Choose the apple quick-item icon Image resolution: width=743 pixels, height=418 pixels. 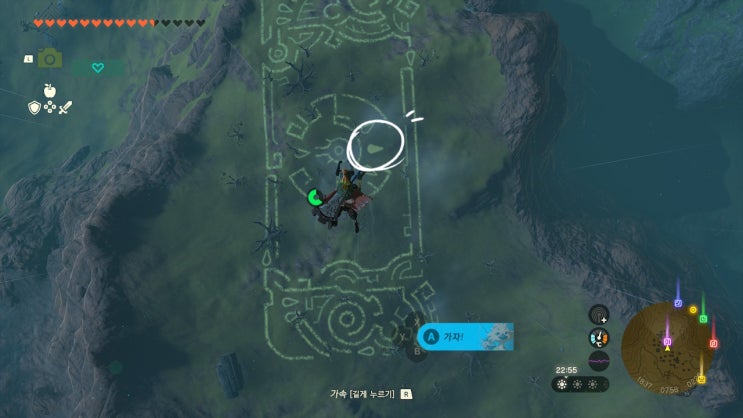click(x=47, y=90)
